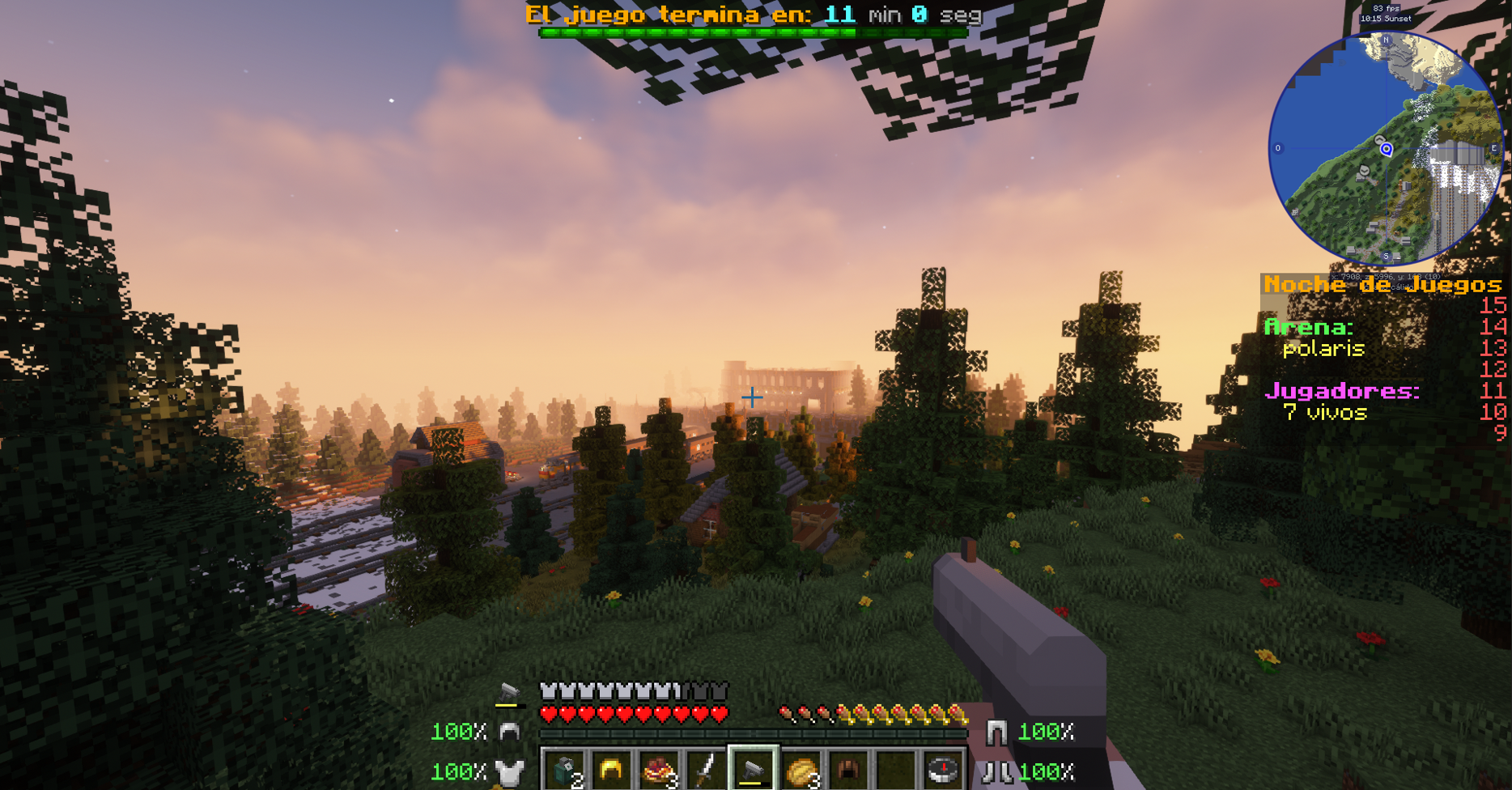Toggle the upper waypoint marker on the minimap
1512x790 pixels.
click(x=1379, y=139)
